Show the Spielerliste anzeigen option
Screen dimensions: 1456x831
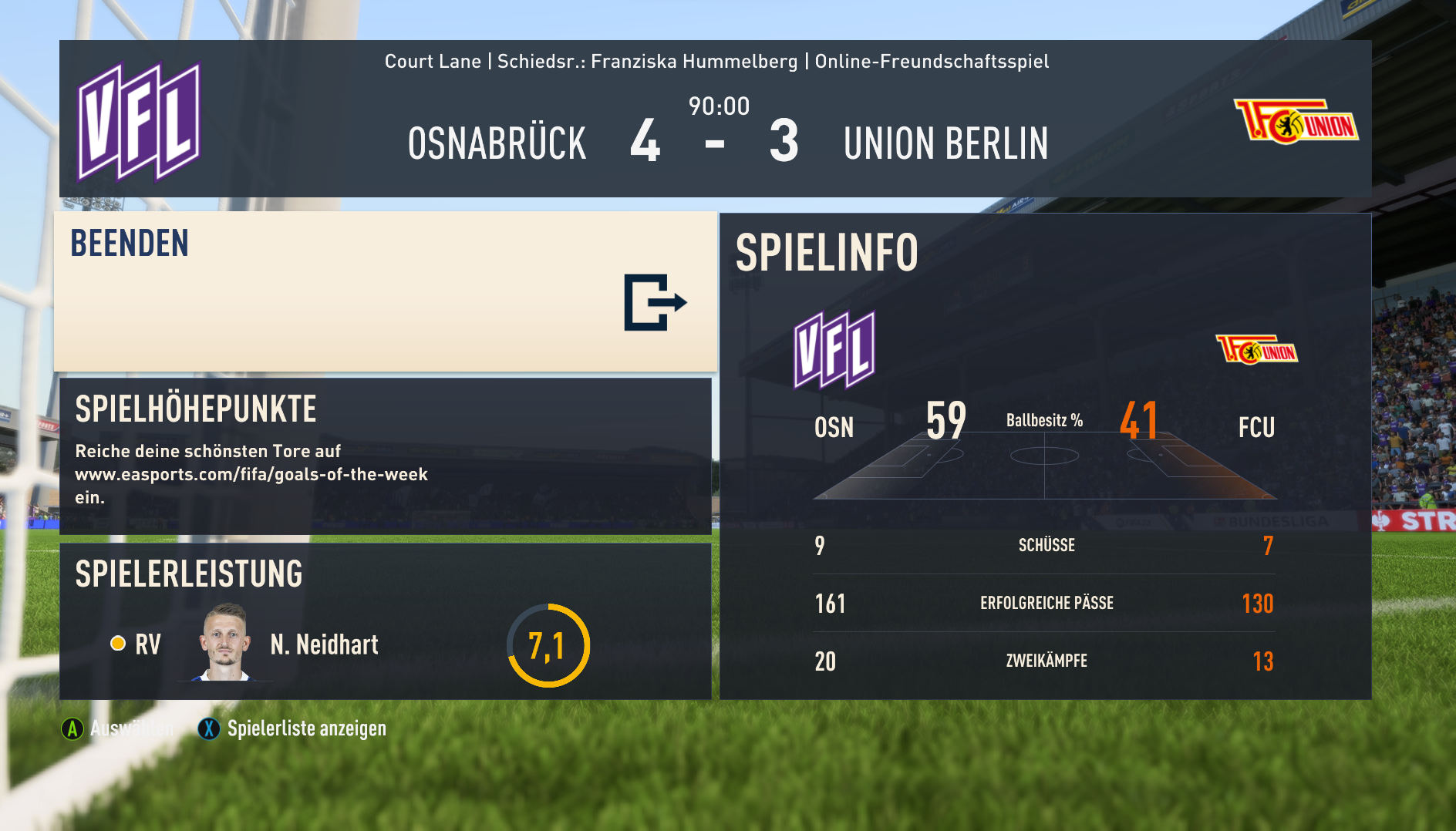click(305, 728)
